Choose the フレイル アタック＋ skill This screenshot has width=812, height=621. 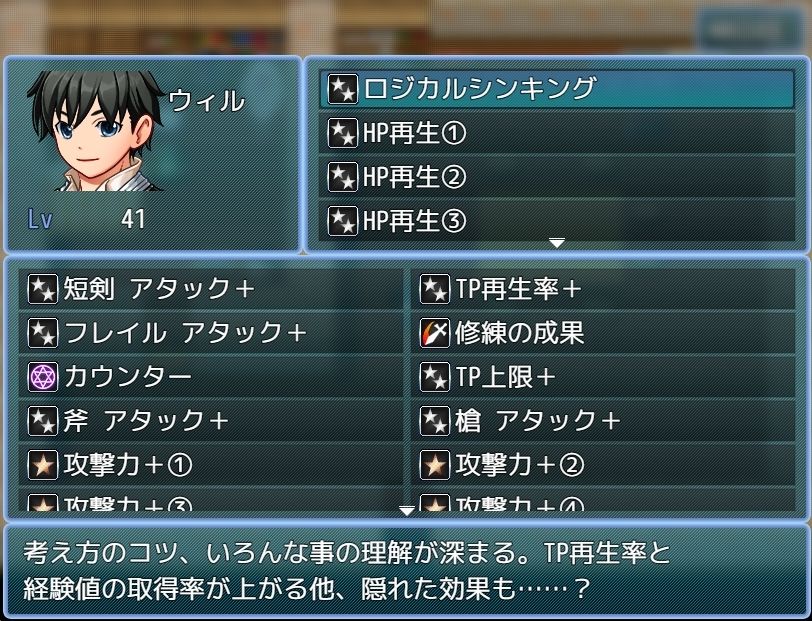(211, 333)
